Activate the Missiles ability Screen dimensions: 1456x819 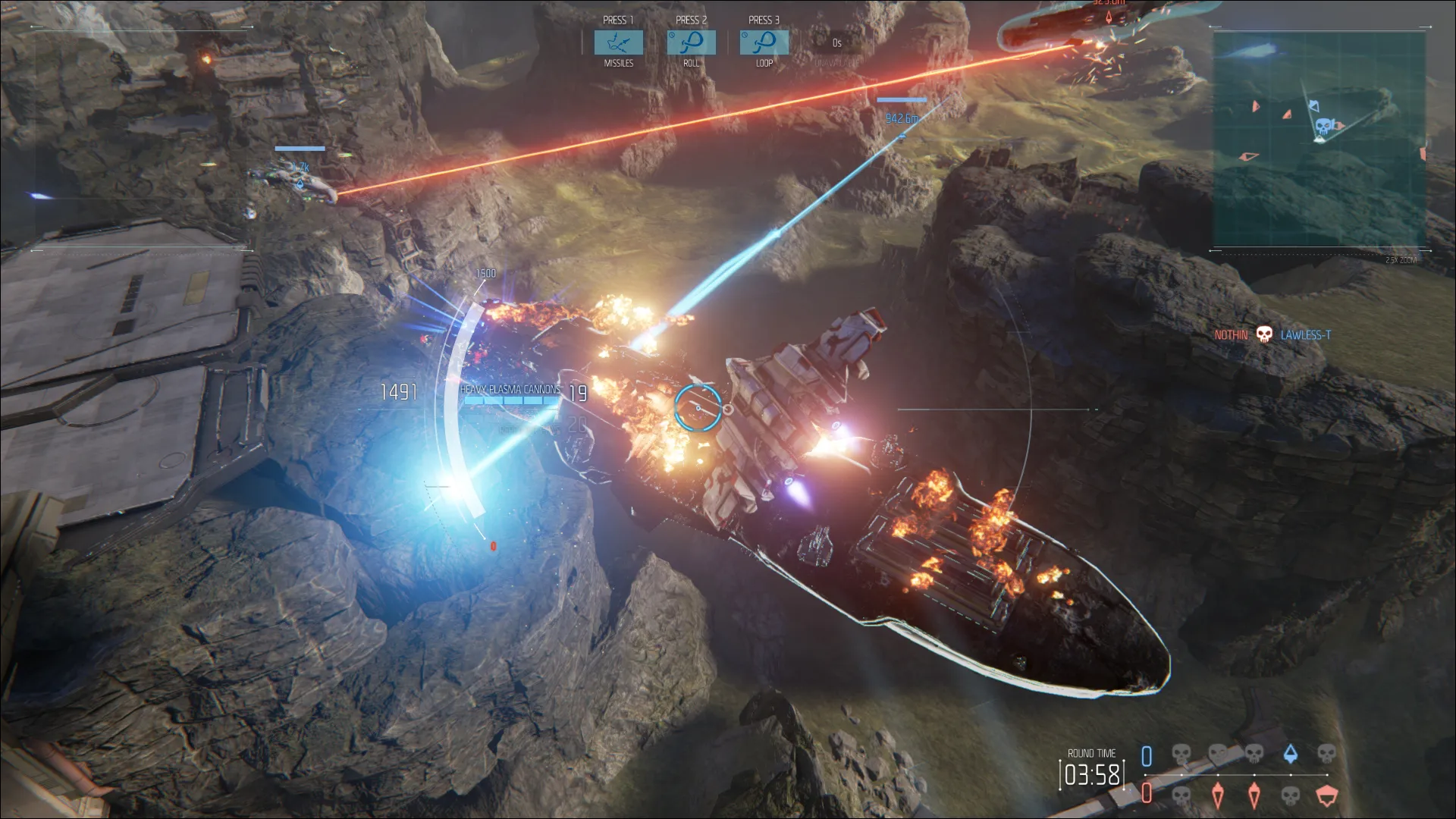tap(618, 42)
